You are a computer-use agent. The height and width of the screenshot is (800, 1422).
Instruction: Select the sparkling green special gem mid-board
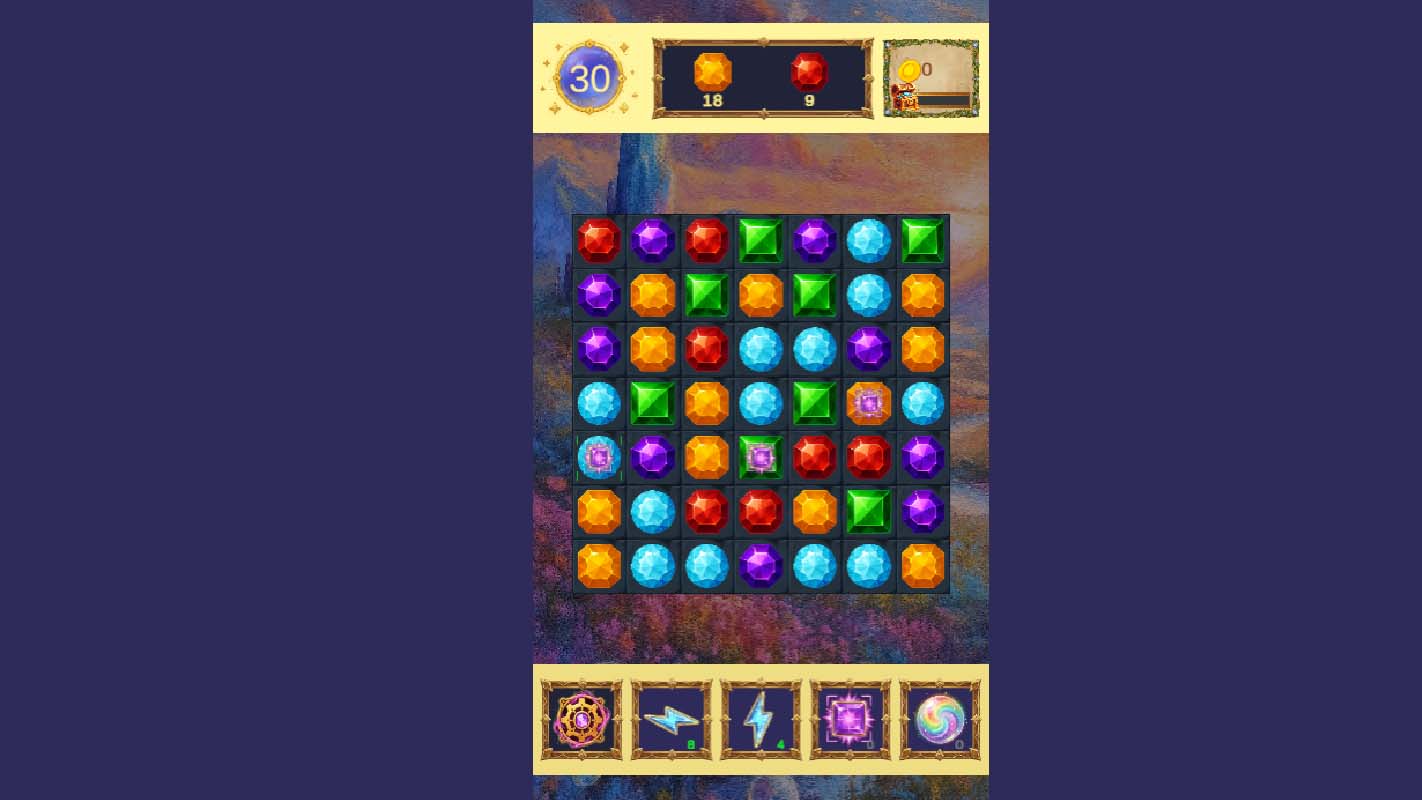(760, 457)
